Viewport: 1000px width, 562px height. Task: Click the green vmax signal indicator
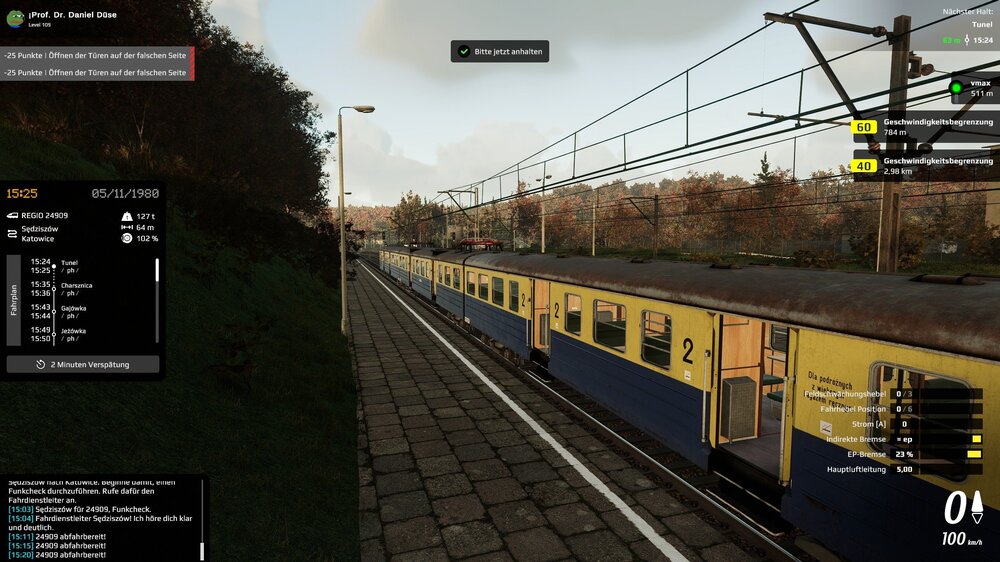pyautogui.click(x=956, y=88)
